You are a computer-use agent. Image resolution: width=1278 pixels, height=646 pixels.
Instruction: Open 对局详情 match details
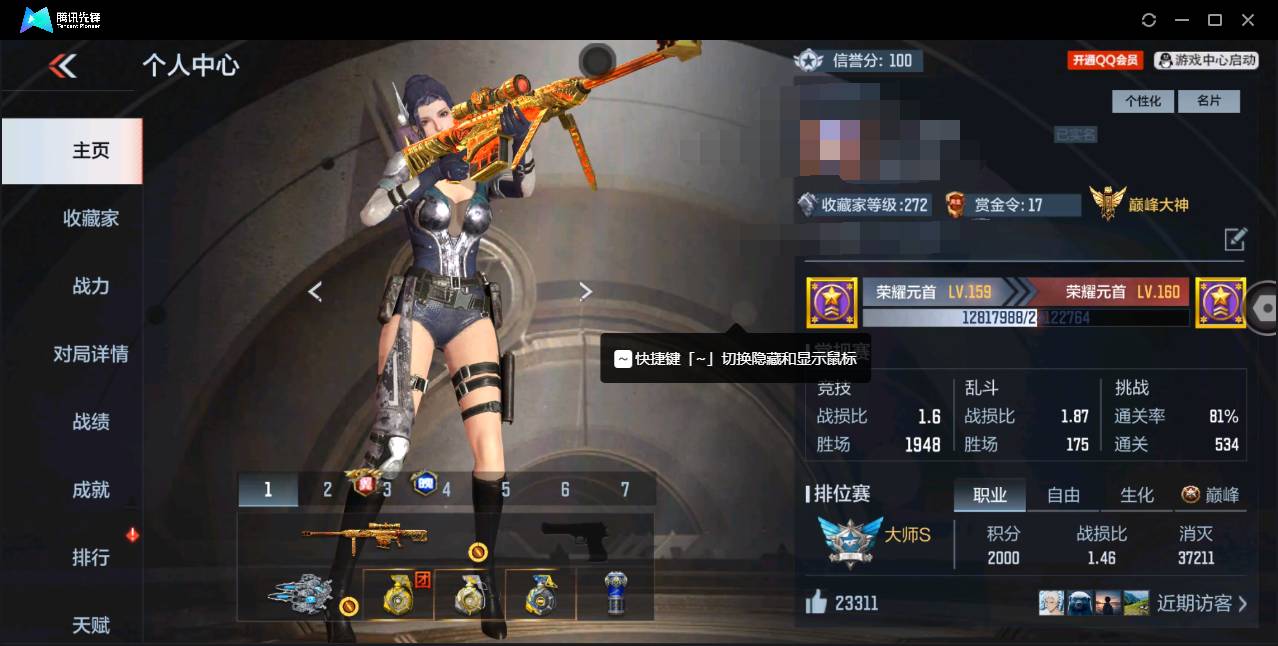click(91, 354)
